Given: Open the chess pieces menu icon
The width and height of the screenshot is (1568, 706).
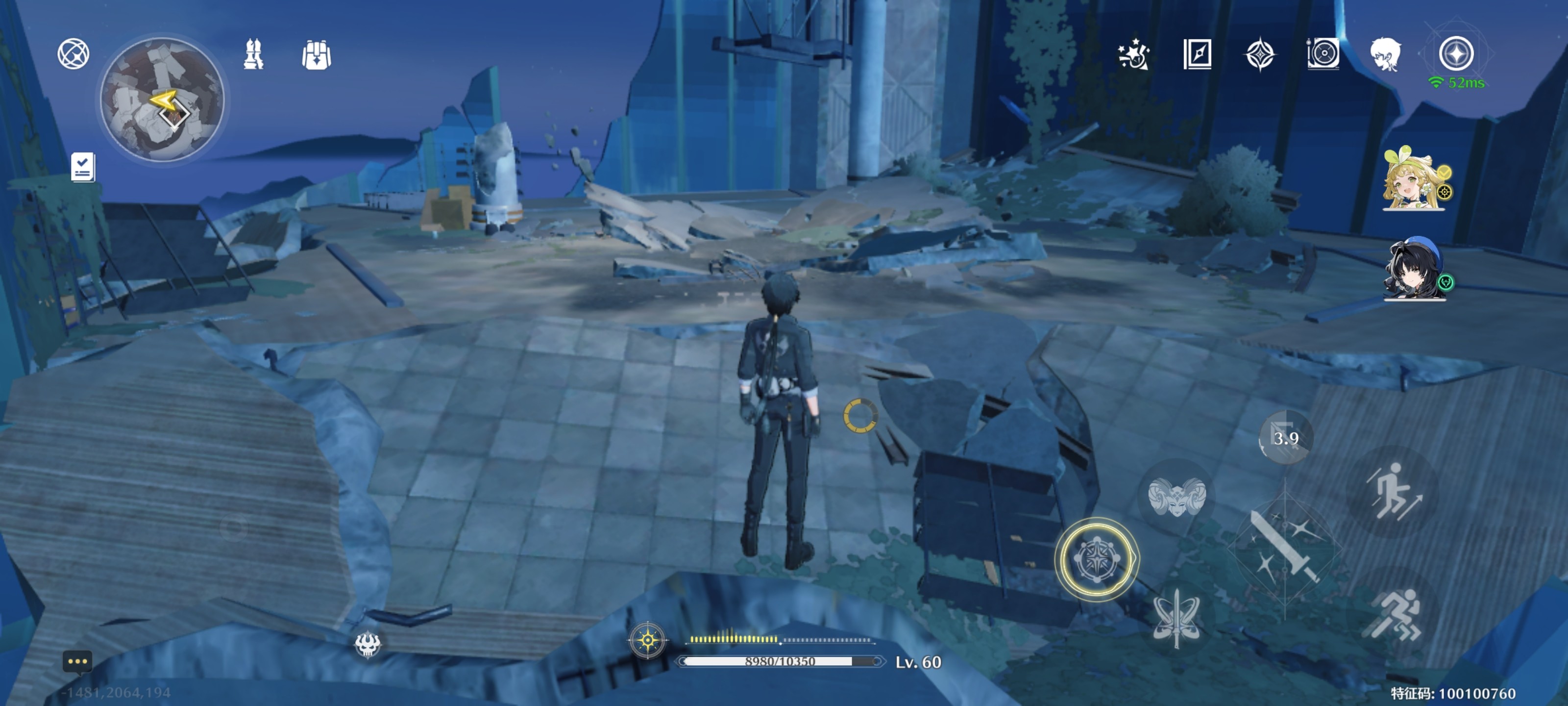Looking at the screenshot, I should pyautogui.click(x=253, y=55).
